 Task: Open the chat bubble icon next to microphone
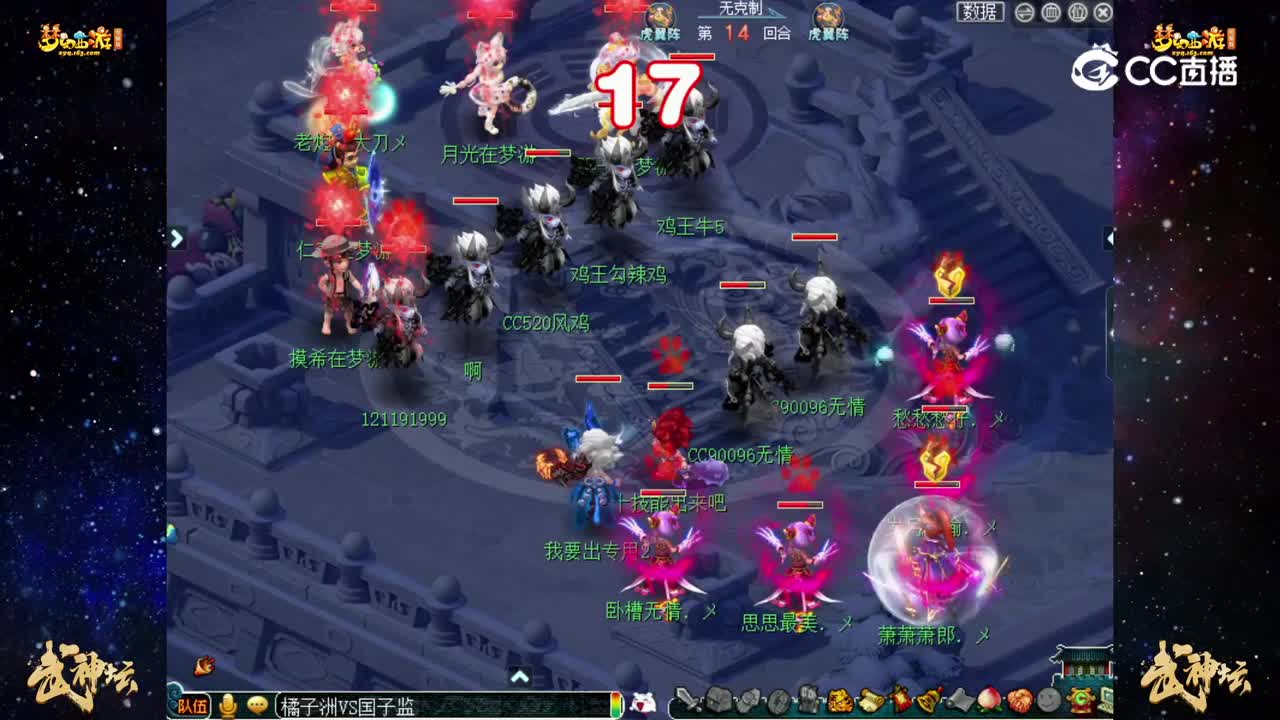(x=258, y=705)
